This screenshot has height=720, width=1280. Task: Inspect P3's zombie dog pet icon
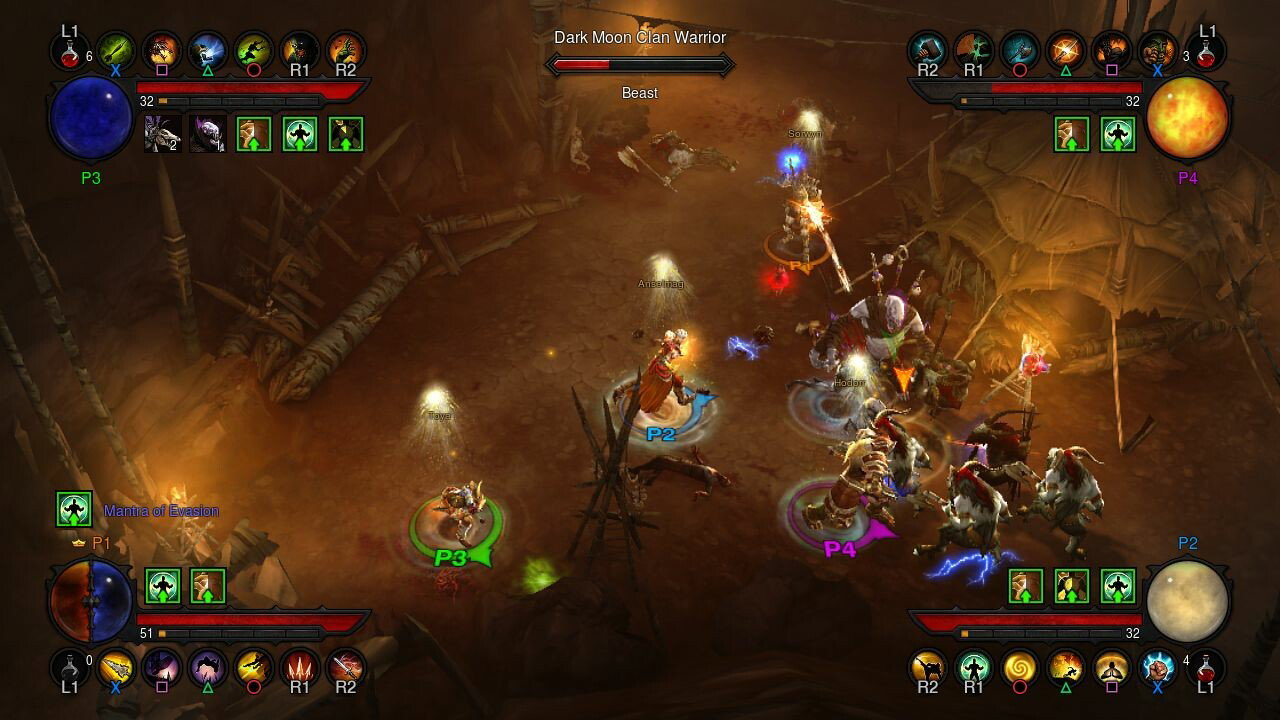(163, 134)
